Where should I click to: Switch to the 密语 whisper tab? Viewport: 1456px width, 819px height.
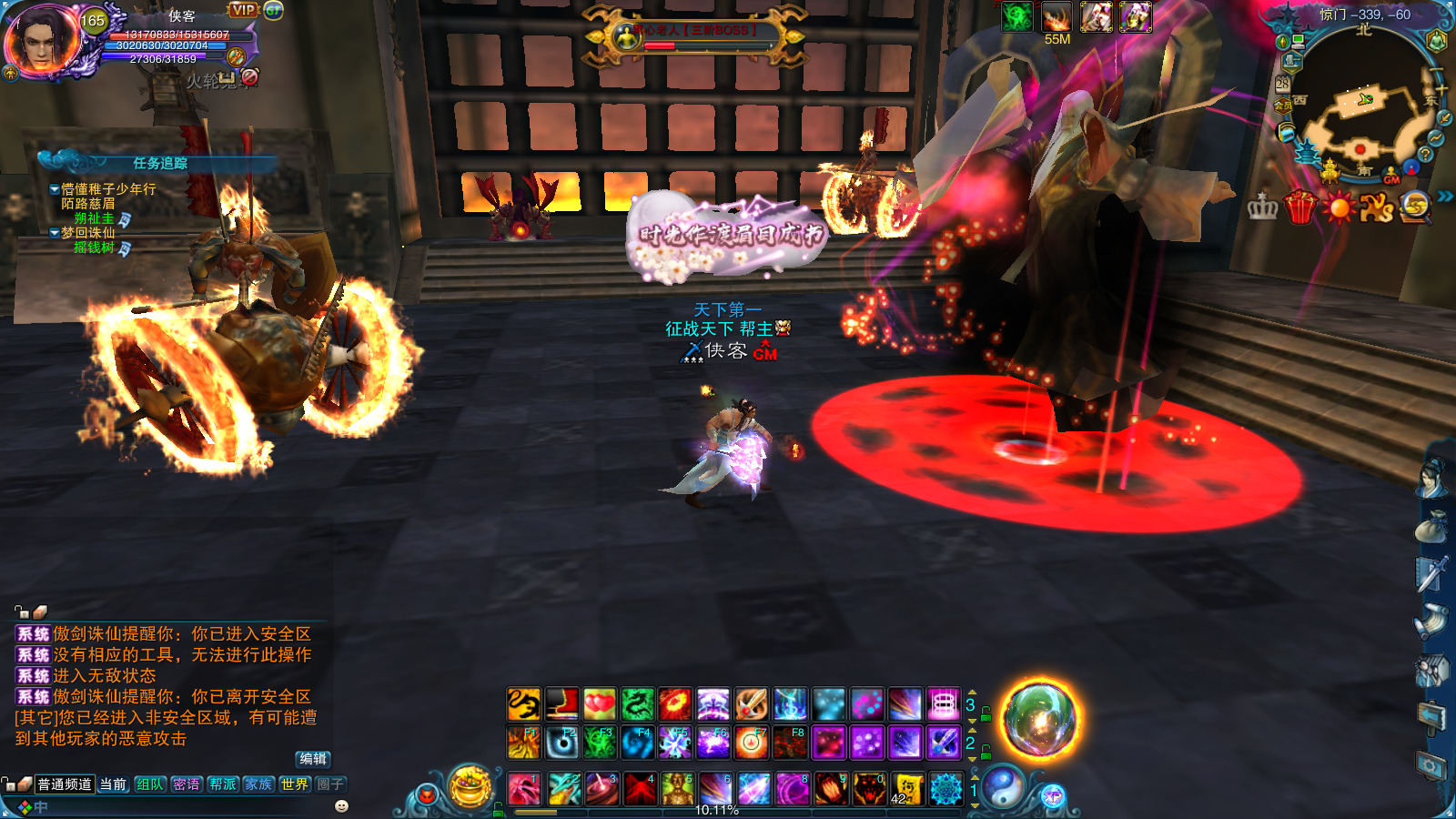point(187,784)
